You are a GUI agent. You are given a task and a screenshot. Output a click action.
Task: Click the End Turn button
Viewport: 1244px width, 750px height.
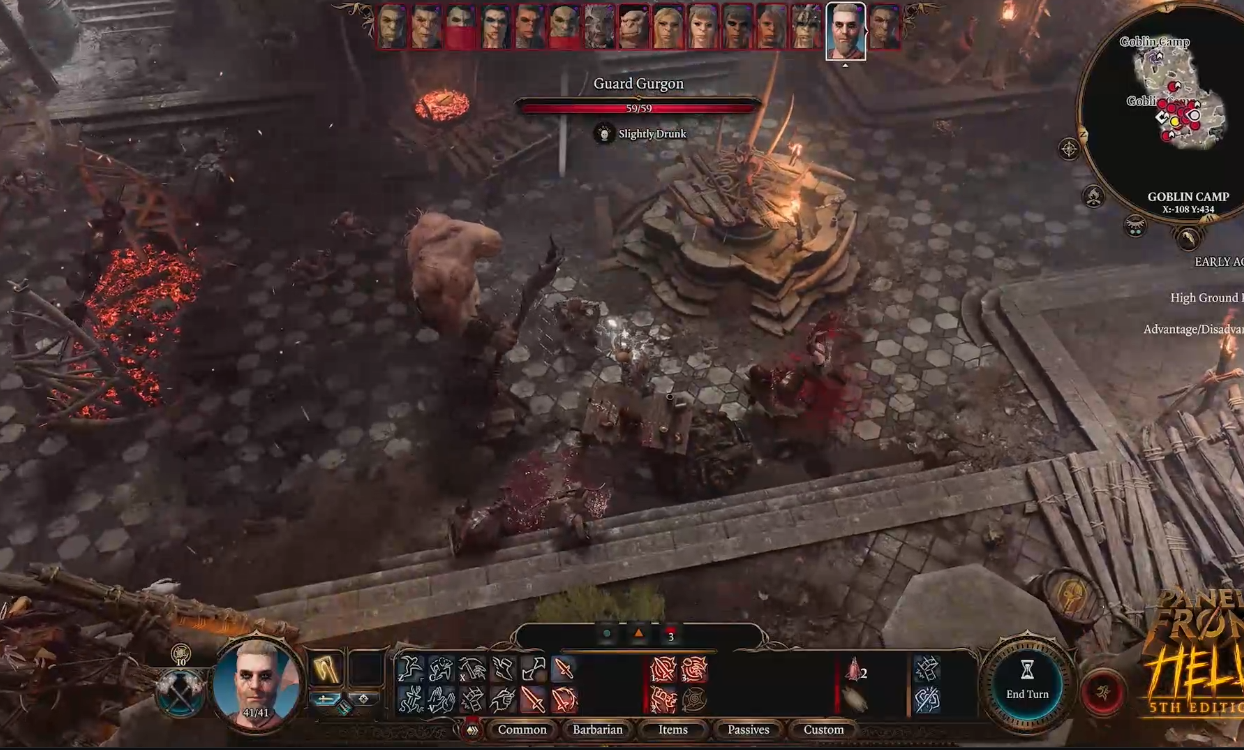point(1027,684)
